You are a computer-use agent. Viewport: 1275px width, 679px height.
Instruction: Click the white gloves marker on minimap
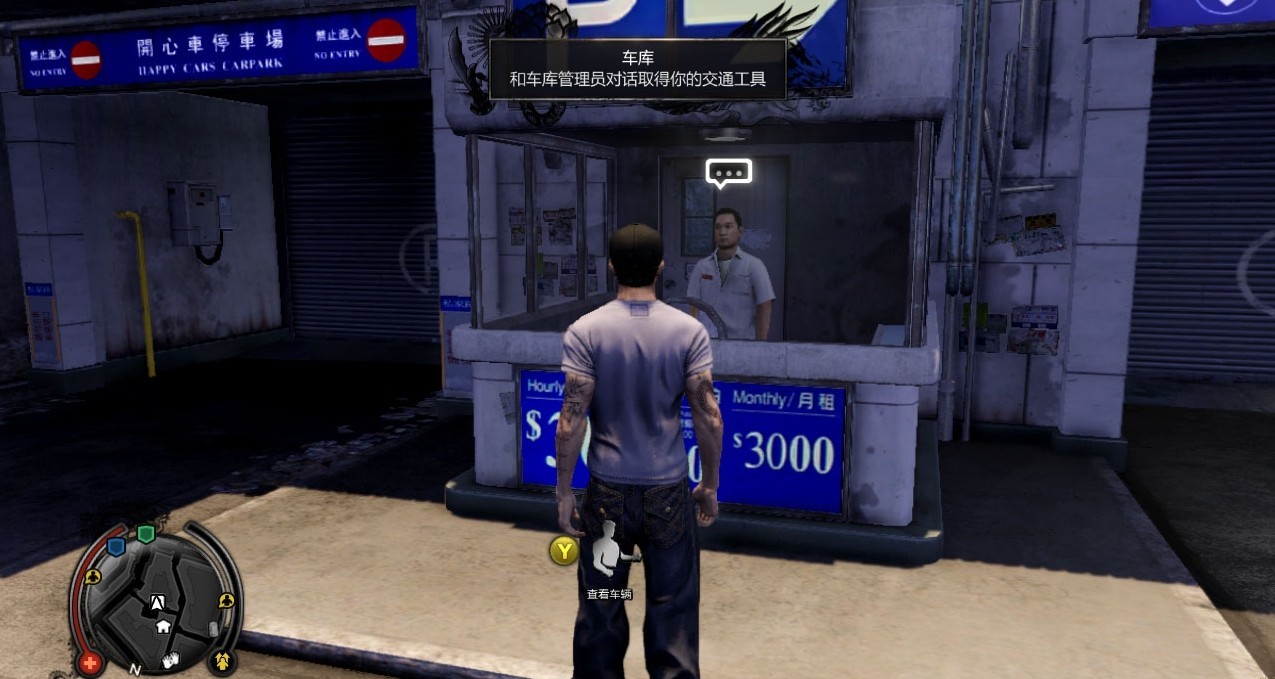[x=171, y=658]
